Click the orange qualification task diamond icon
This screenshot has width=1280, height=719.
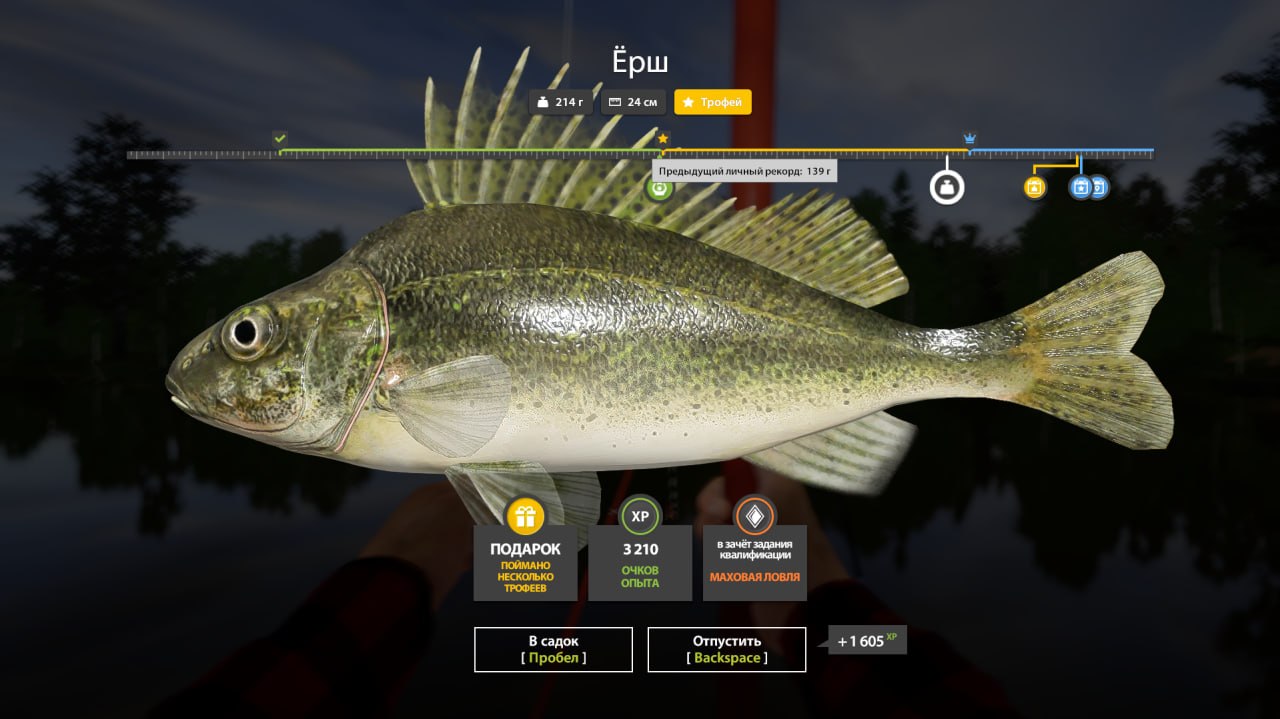(x=755, y=516)
